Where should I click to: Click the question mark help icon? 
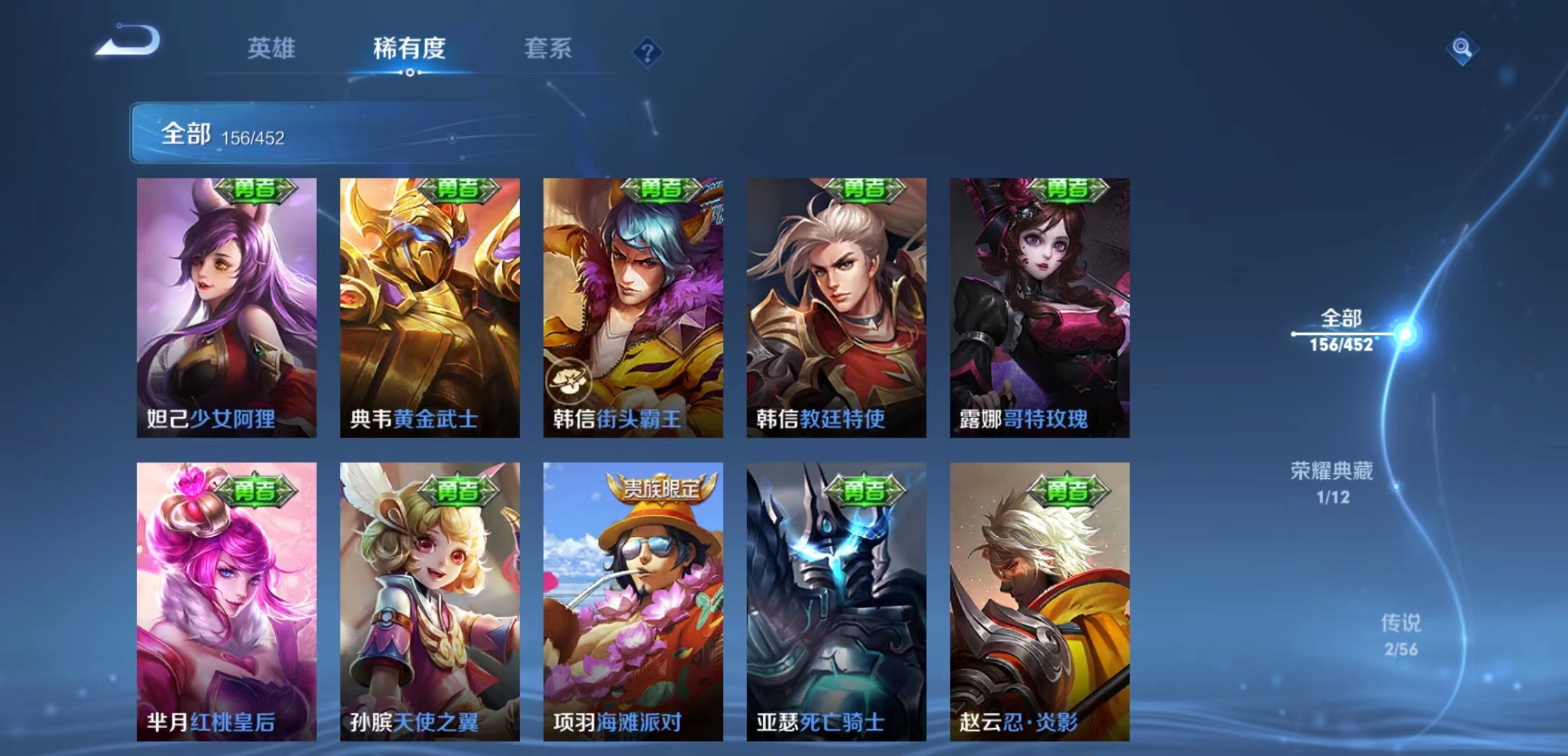pyautogui.click(x=647, y=51)
